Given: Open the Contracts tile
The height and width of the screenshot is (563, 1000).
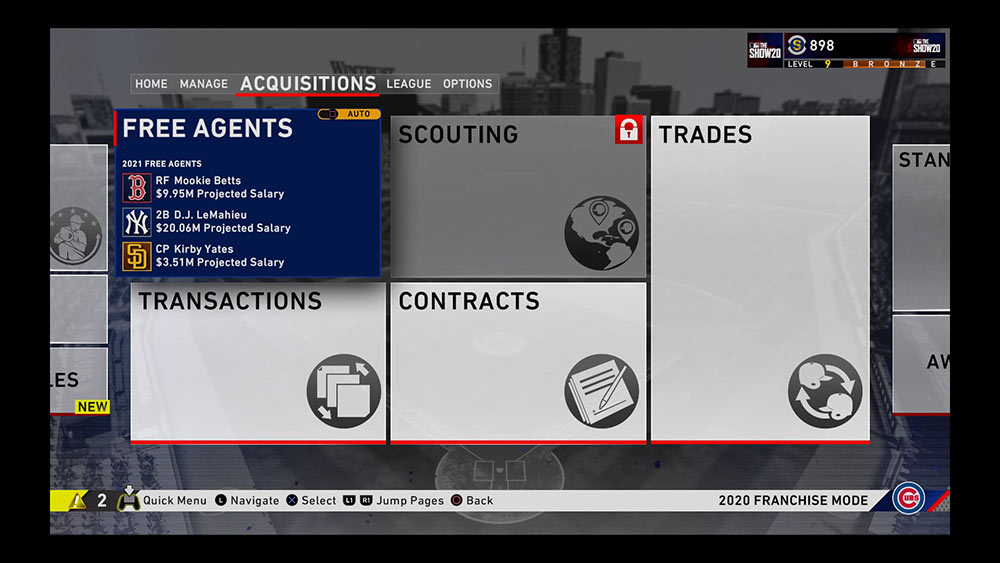Looking at the screenshot, I should (x=518, y=362).
